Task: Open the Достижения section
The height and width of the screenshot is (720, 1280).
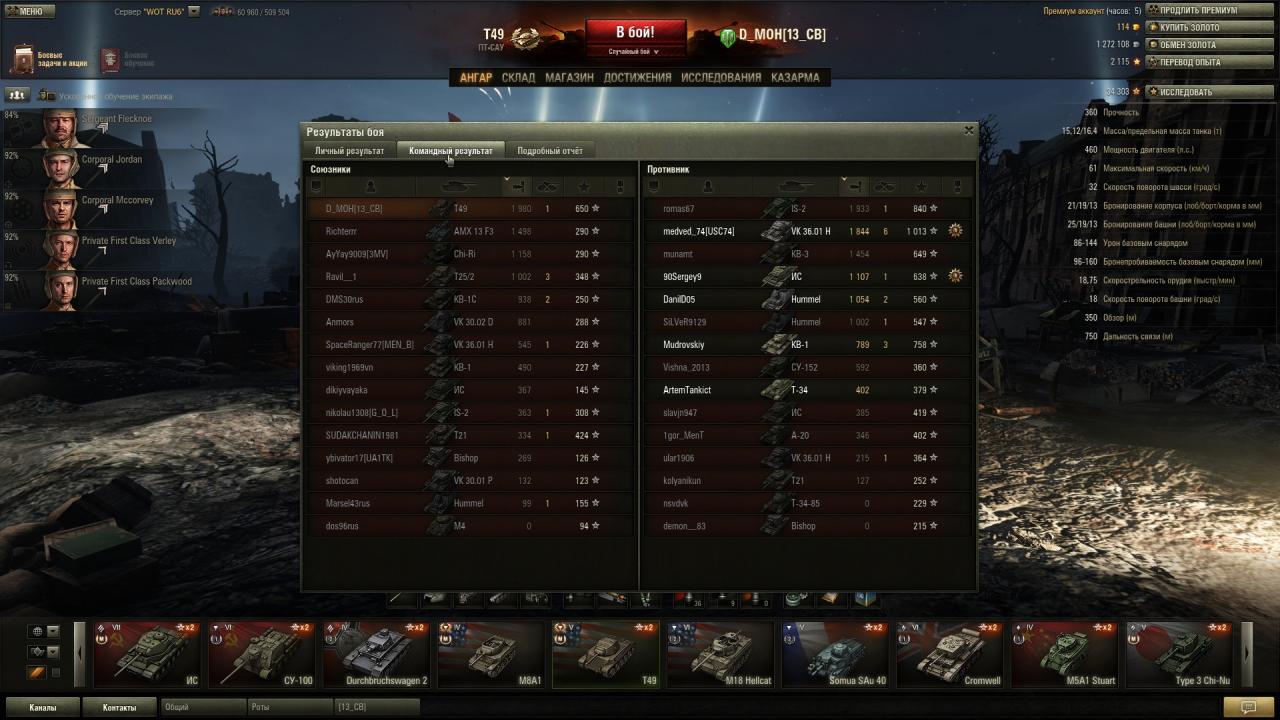Action: click(637, 77)
